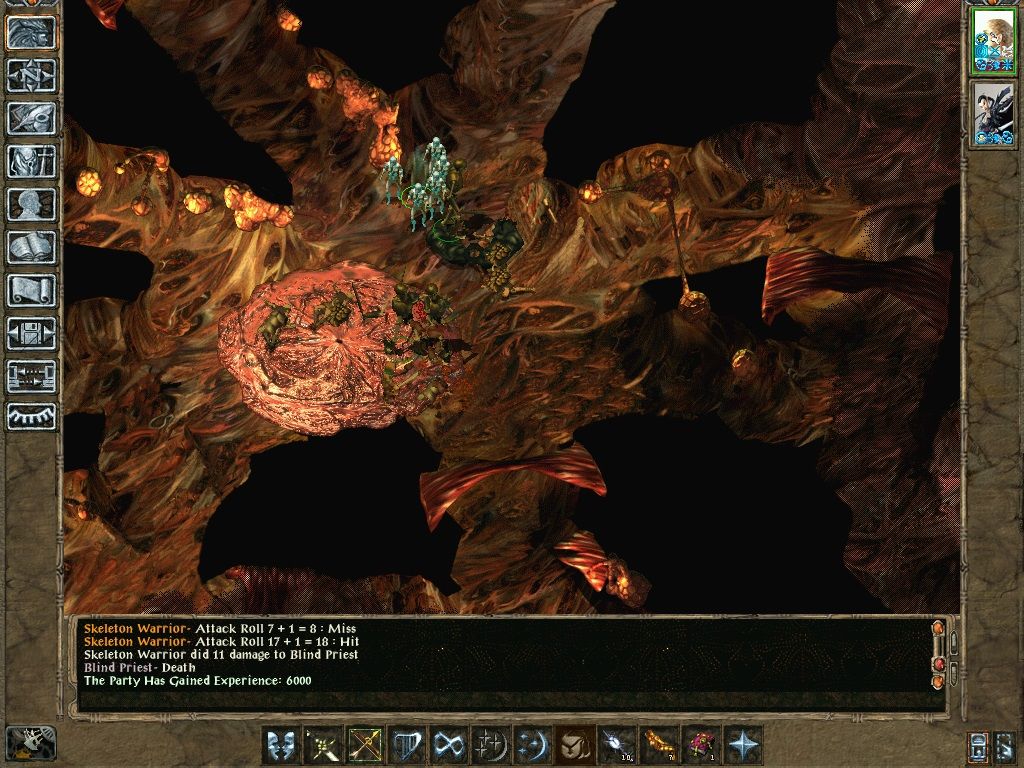Open the journal with quill icon
Image resolution: width=1024 pixels, height=768 pixels.
click(x=31, y=118)
